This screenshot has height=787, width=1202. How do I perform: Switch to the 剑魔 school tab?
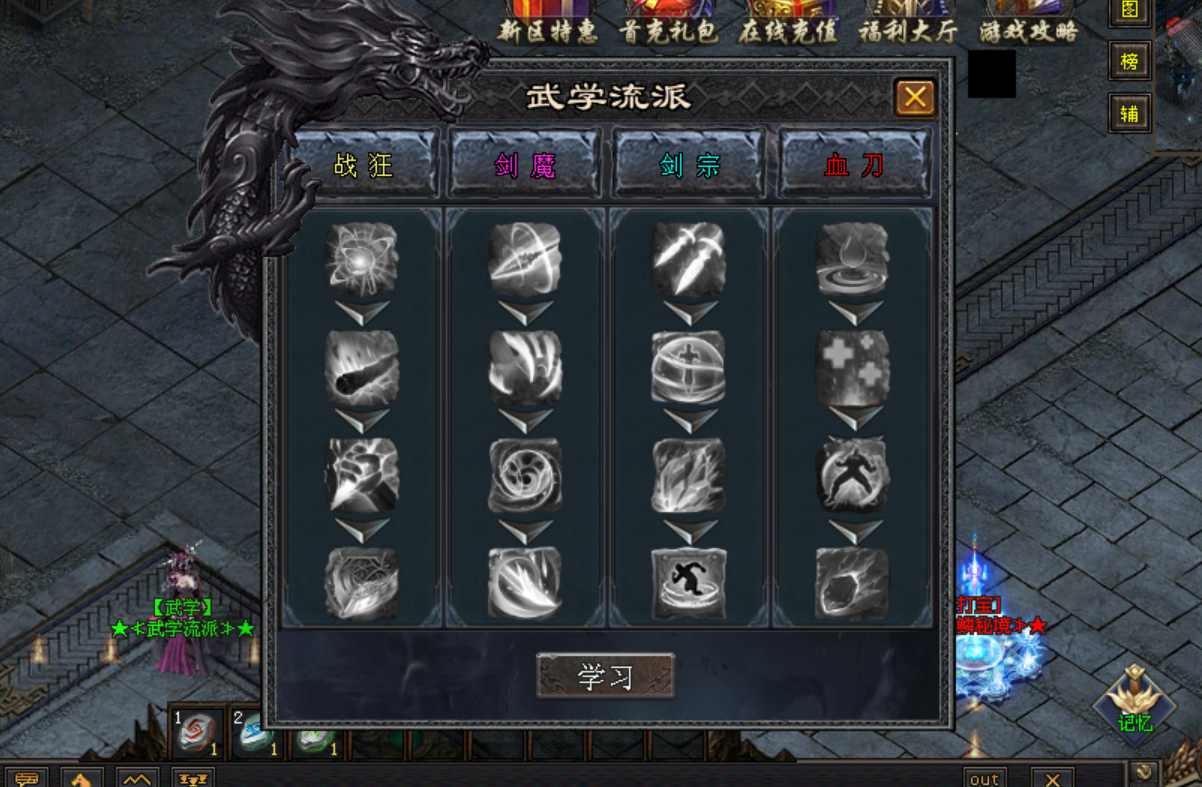[525, 165]
